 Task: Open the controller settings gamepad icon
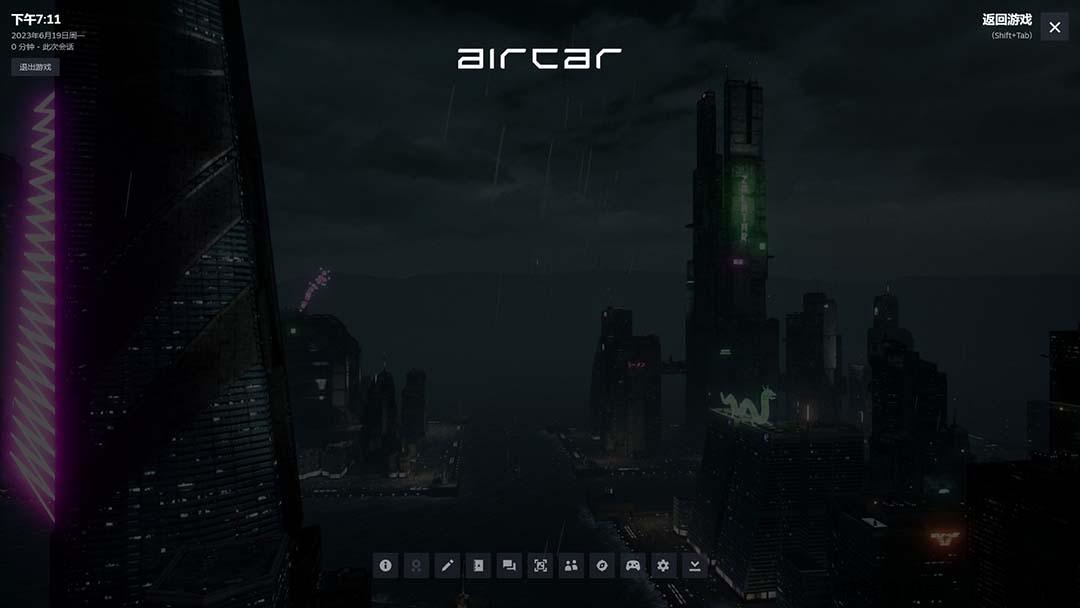point(633,565)
